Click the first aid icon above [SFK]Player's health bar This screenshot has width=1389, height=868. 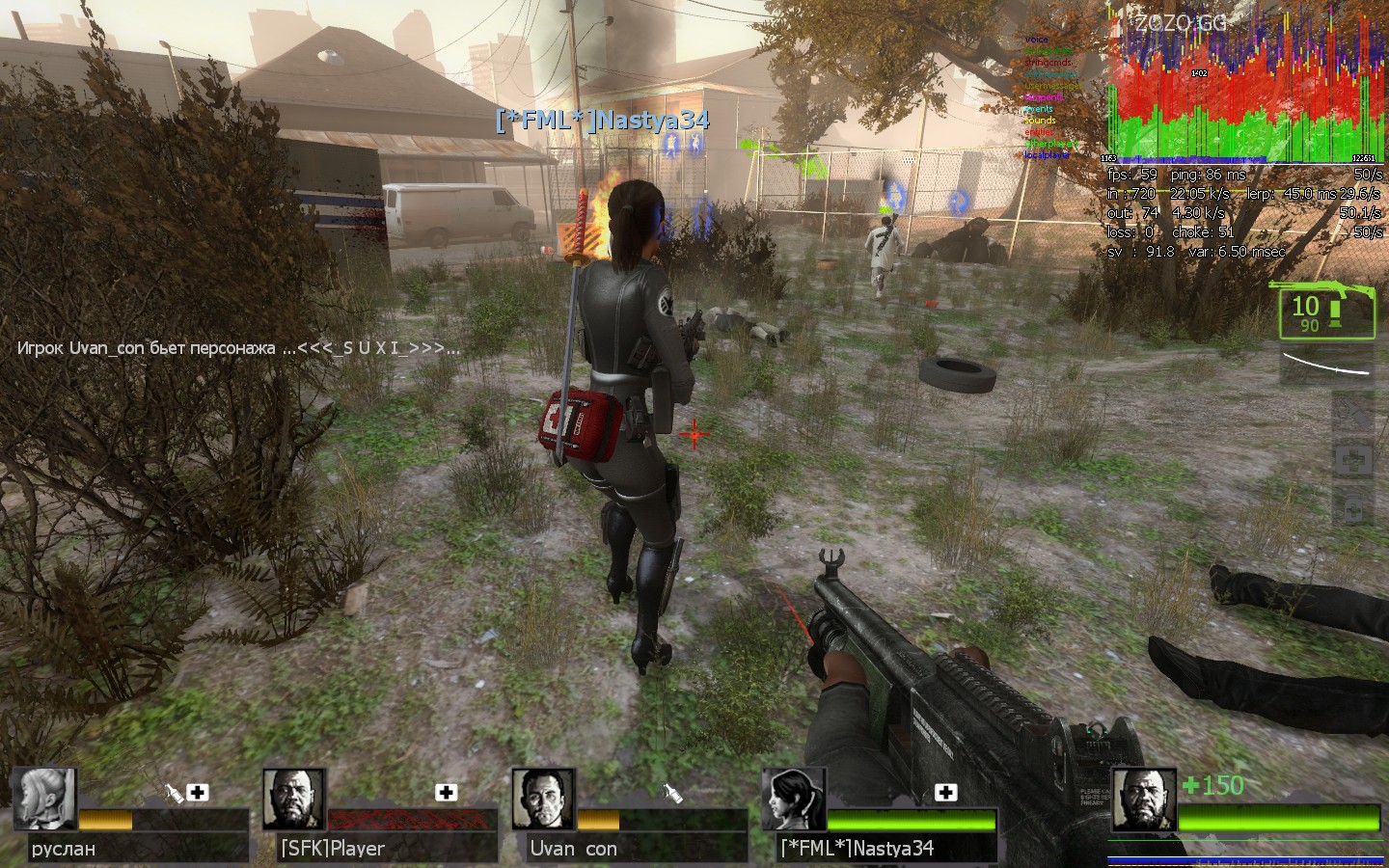[x=446, y=792]
